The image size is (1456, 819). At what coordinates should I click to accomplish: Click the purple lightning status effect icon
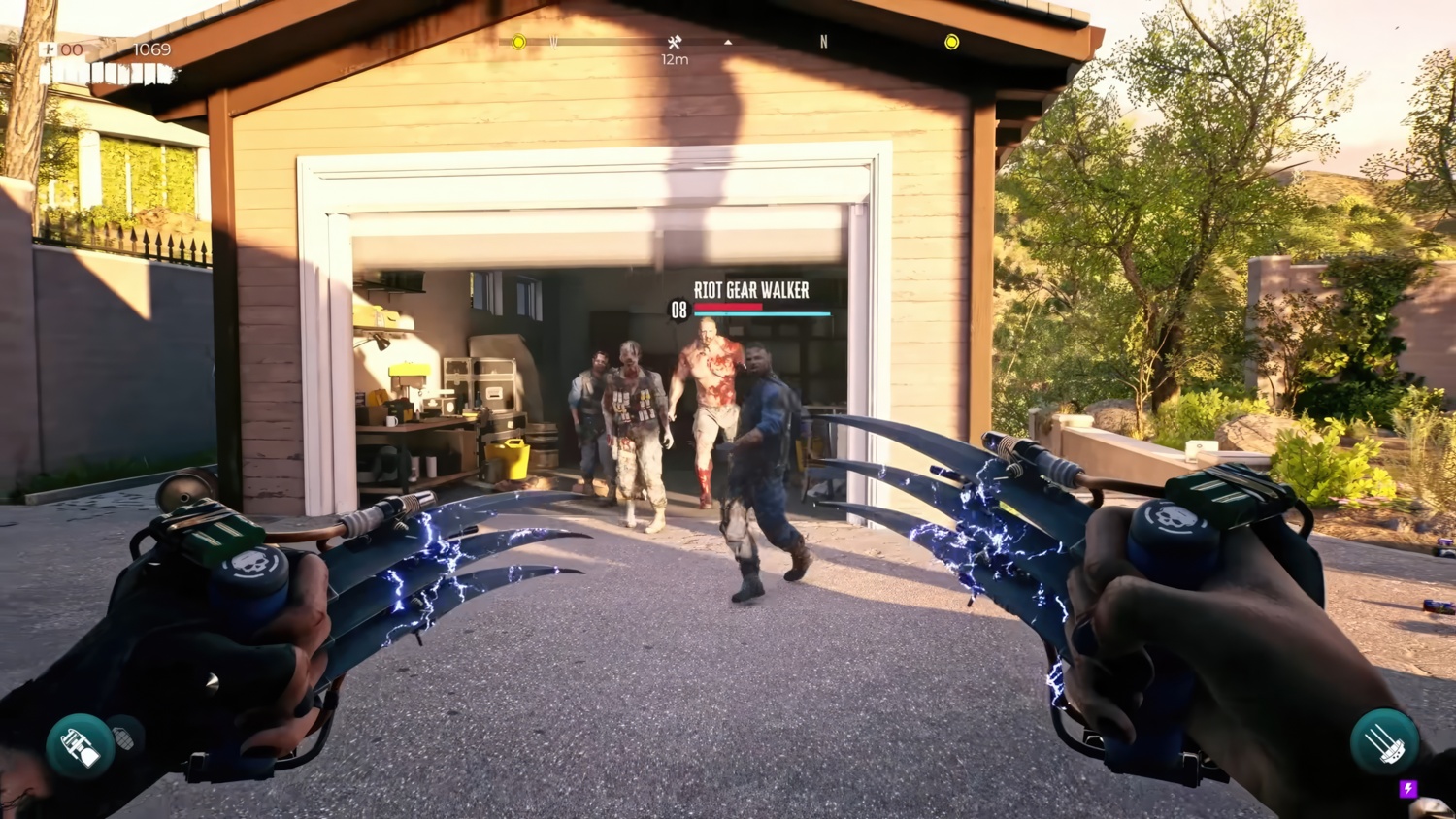[x=1408, y=788]
